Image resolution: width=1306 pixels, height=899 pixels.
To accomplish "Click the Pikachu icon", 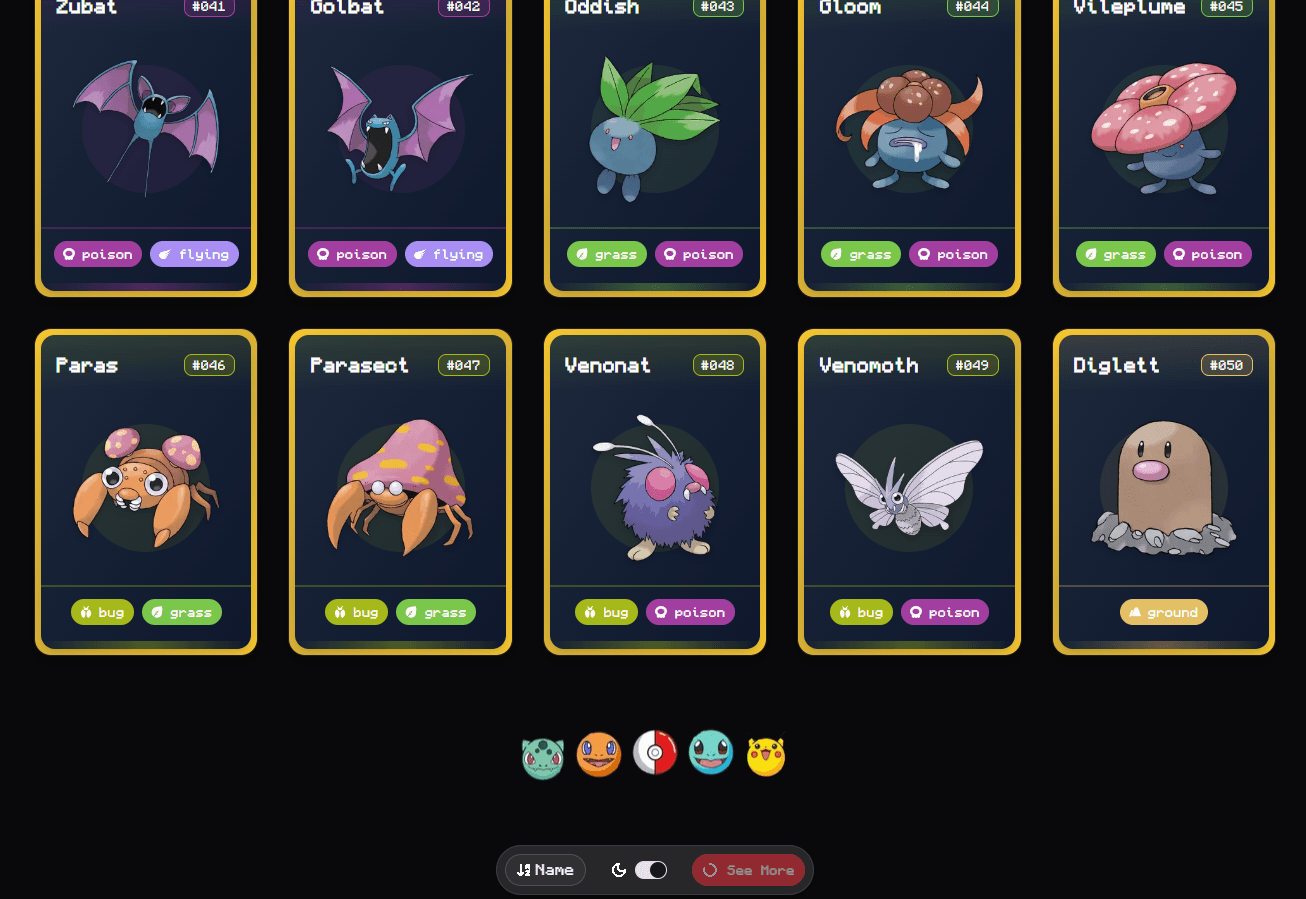I will pos(766,753).
